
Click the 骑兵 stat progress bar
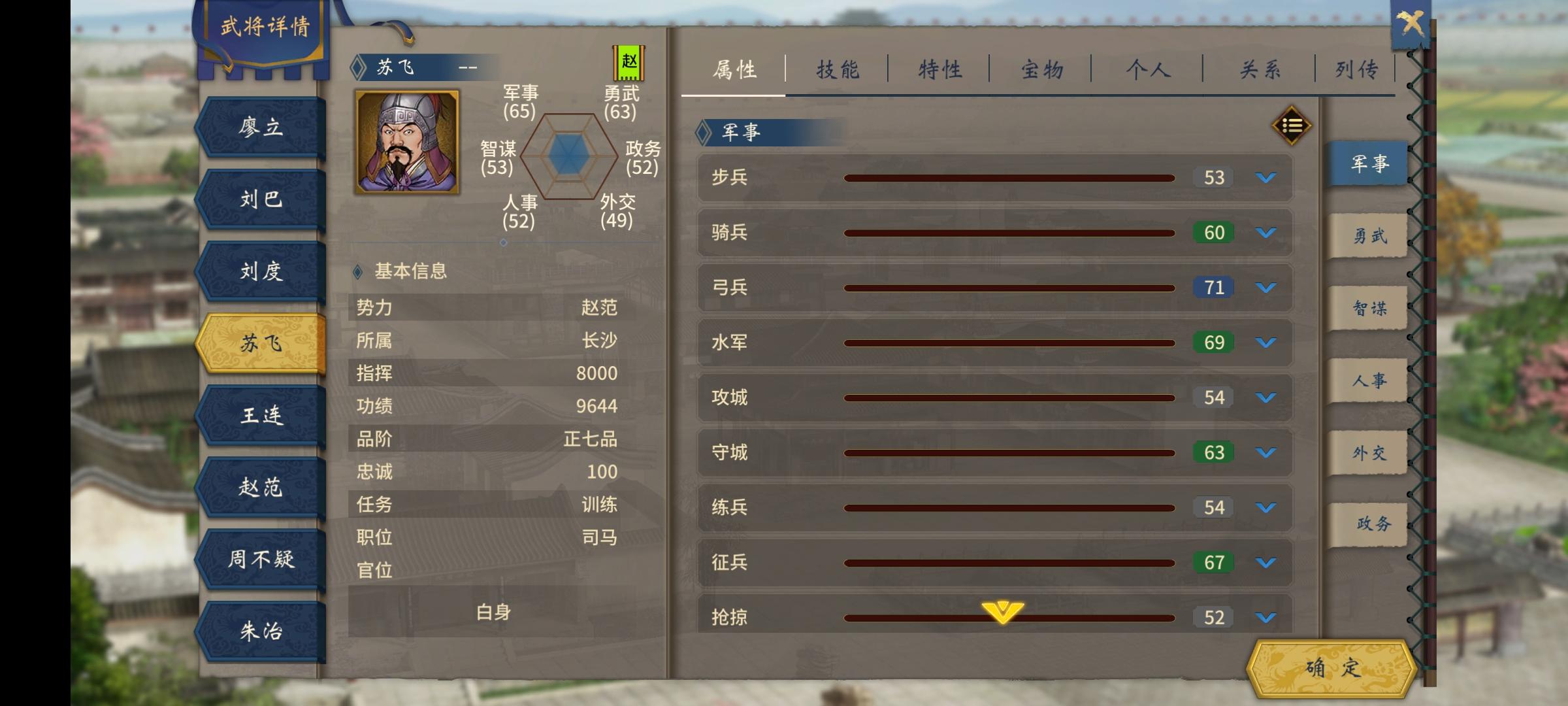(1009, 232)
